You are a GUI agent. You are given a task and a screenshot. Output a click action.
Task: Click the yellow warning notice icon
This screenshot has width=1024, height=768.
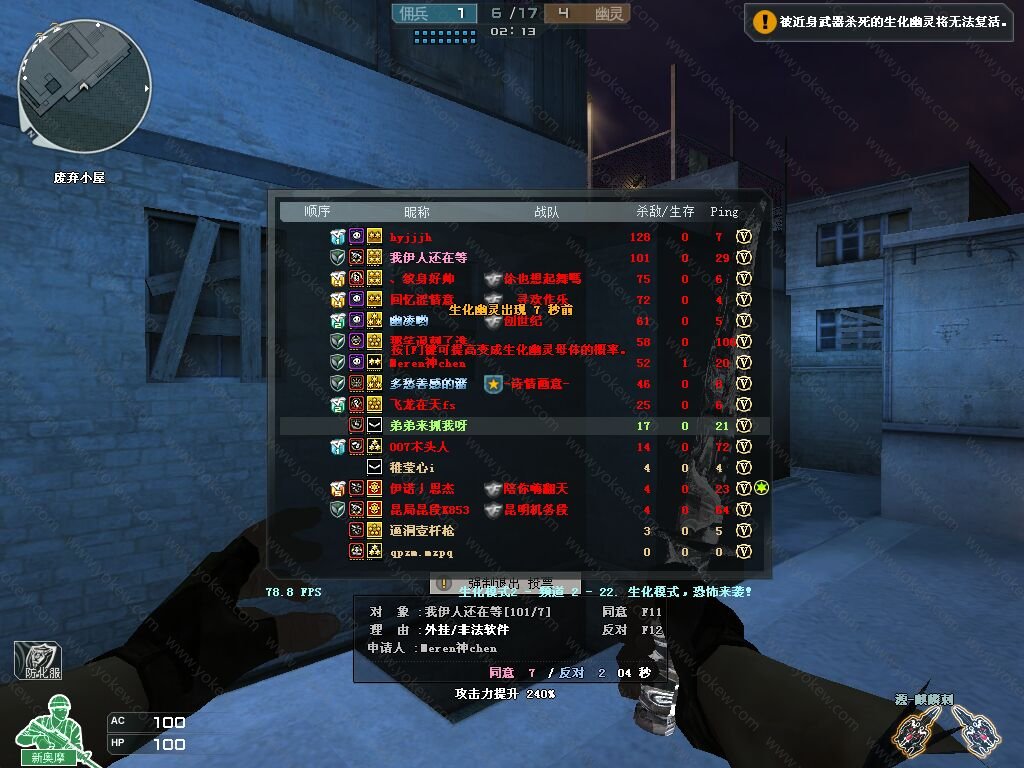pos(764,20)
